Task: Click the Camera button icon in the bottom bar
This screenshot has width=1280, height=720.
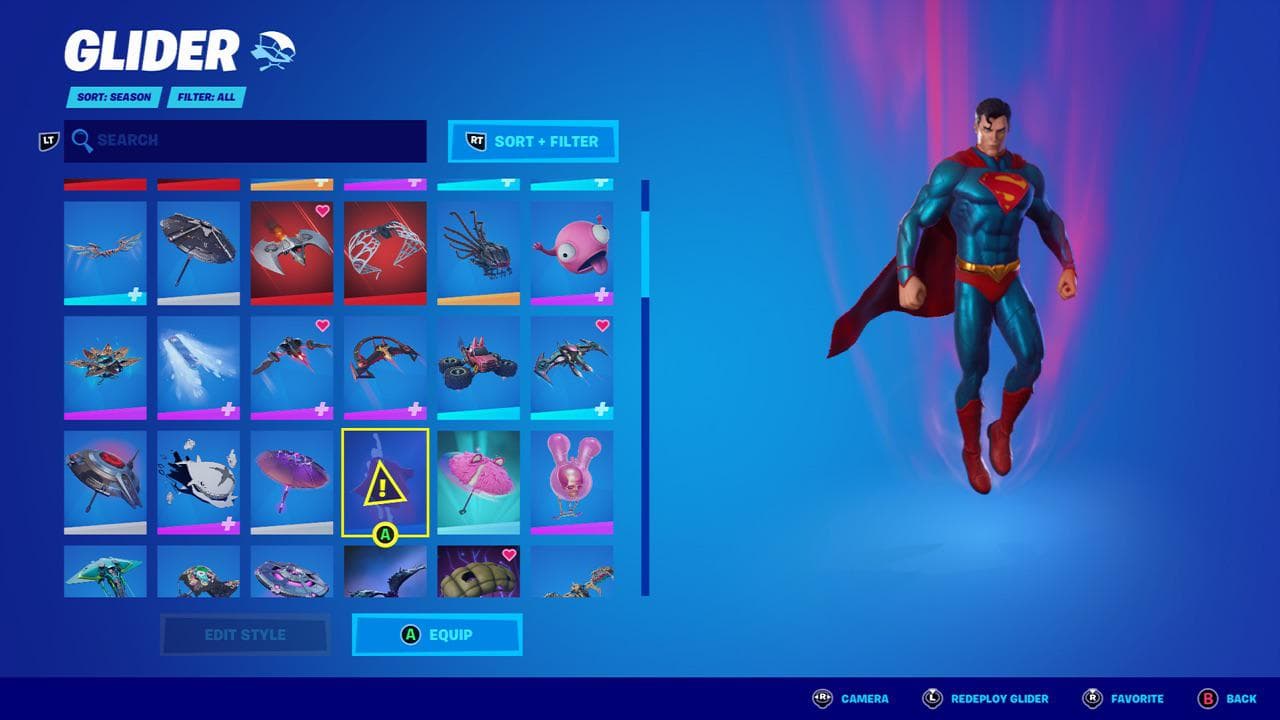Action: pos(820,698)
